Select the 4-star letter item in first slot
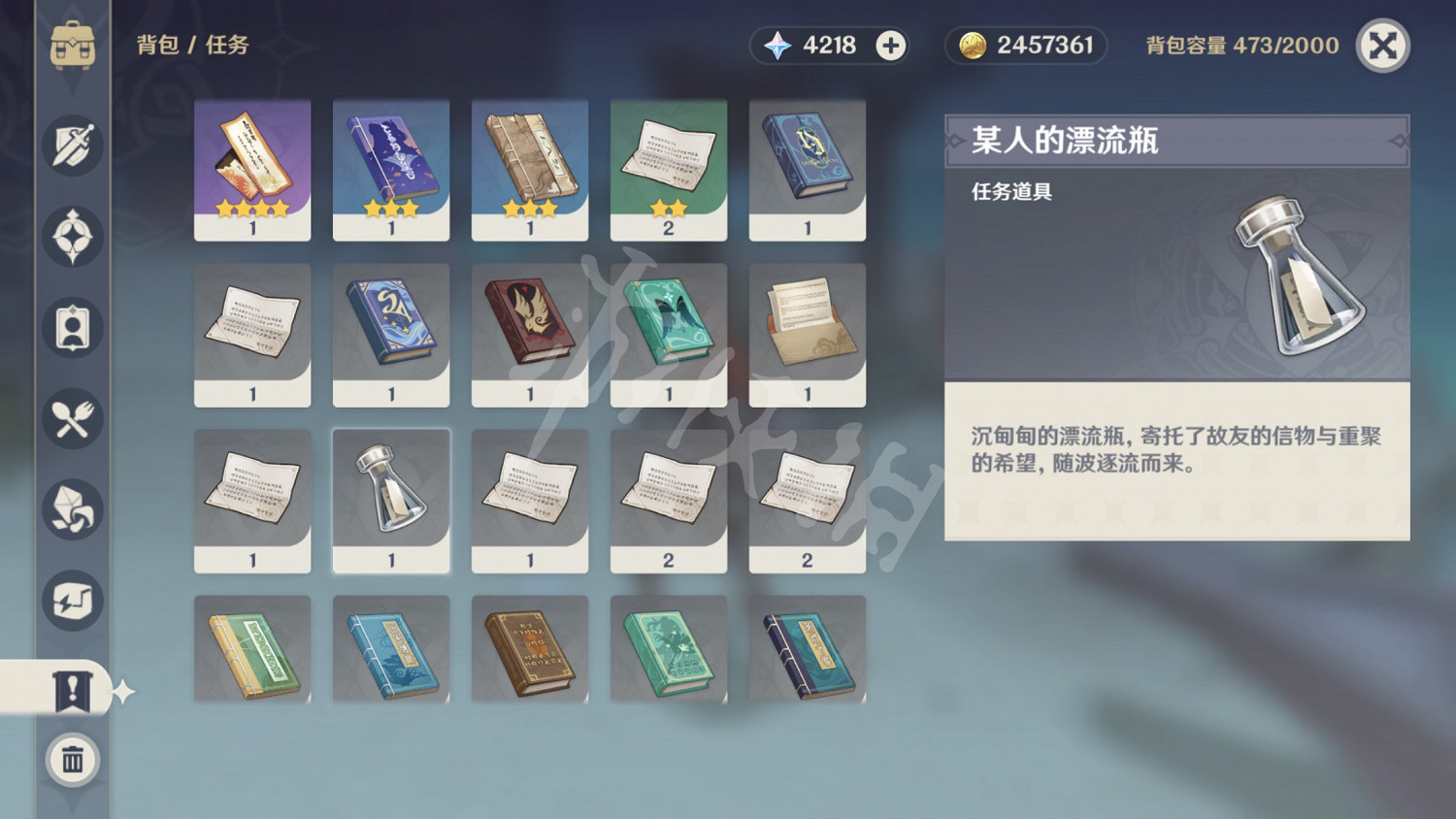 pos(251,170)
